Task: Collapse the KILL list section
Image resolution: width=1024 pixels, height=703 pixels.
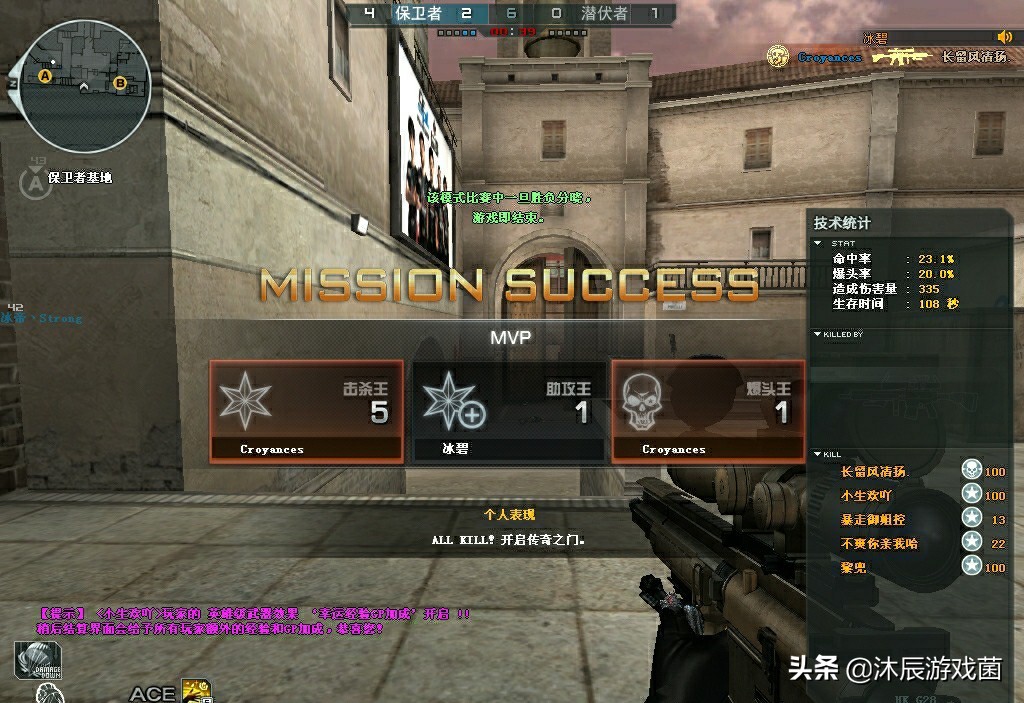Action: pos(820,454)
